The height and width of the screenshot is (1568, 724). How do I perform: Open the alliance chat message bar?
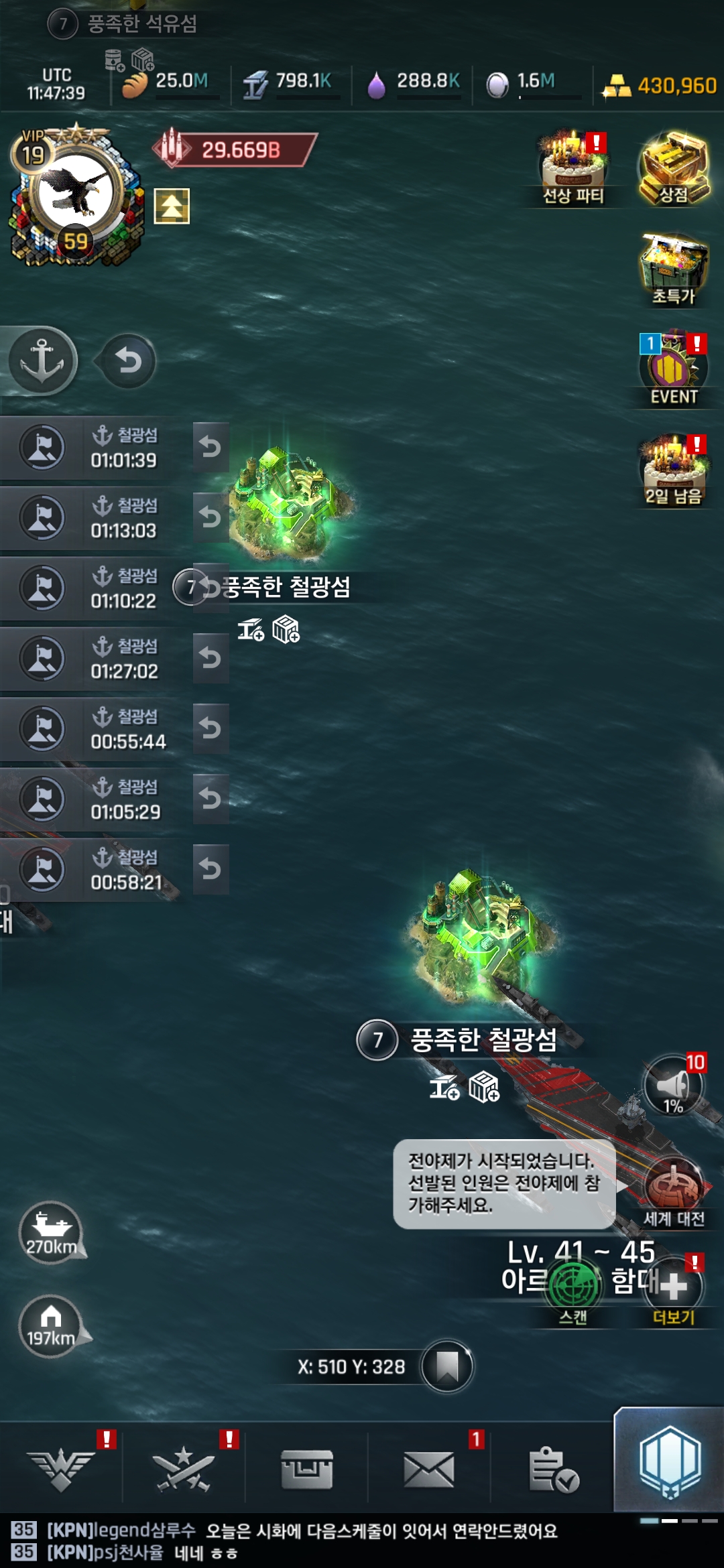pos(302,1541)
